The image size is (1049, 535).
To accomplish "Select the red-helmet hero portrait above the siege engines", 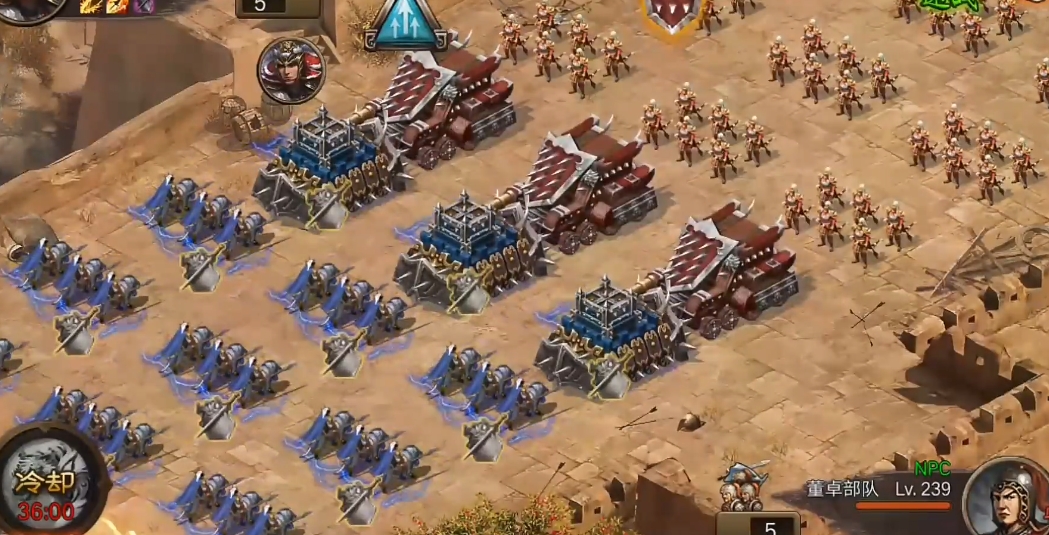I will [x=291, y=70].
